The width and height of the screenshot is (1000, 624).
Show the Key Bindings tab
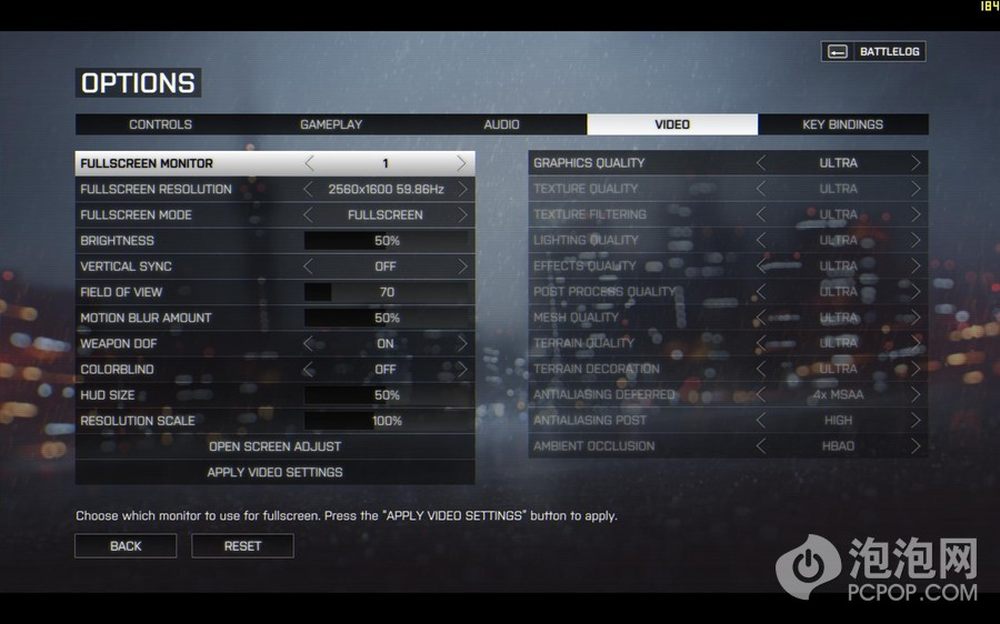click(x=842, y=125)
